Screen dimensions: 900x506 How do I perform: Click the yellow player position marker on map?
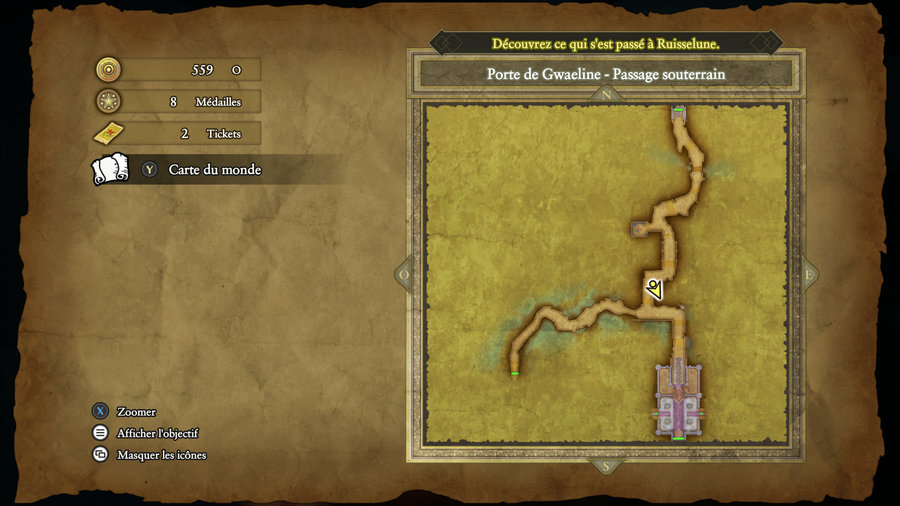[x=655, y=290]
